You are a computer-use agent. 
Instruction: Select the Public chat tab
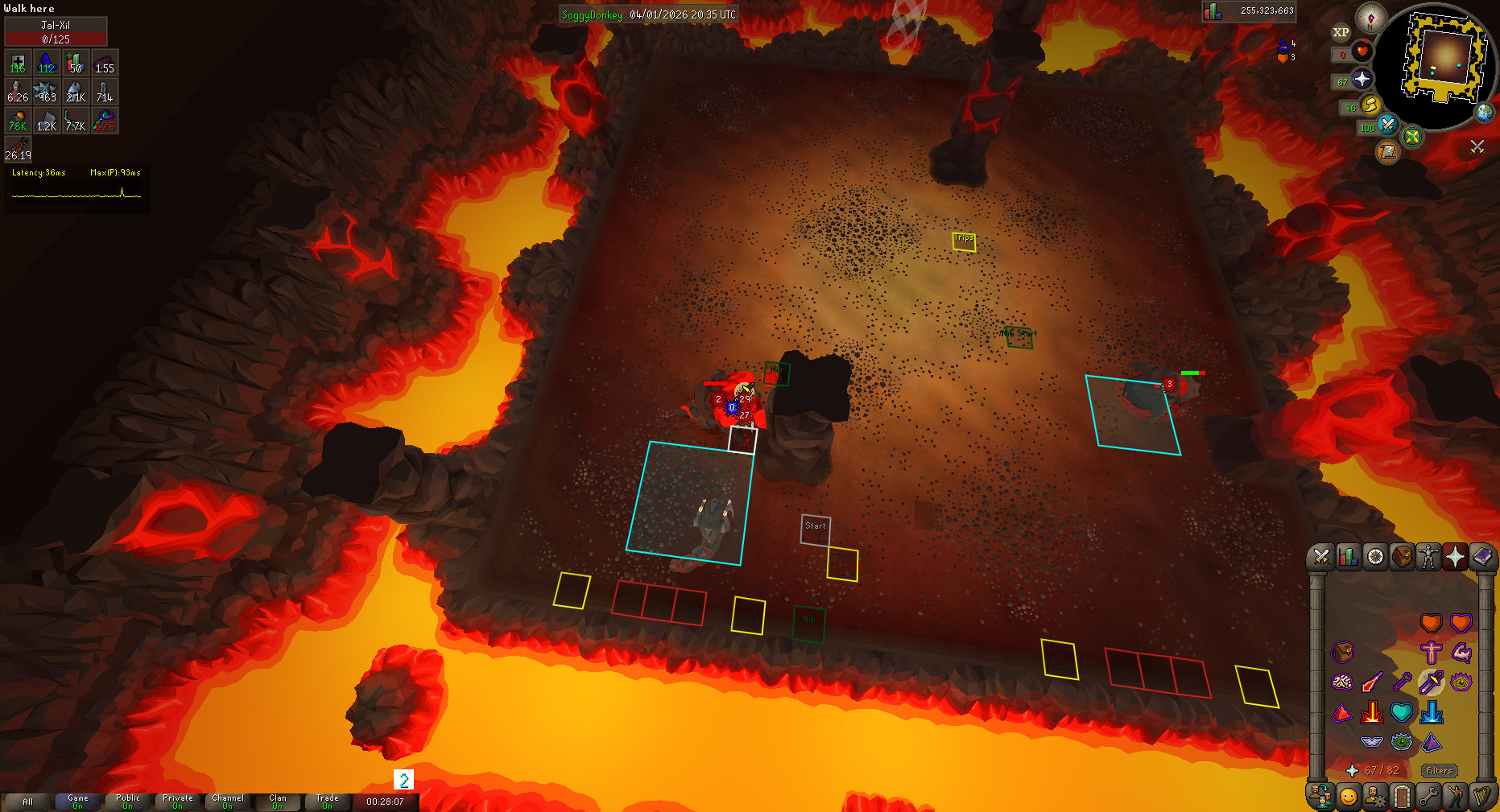(128, 802)
